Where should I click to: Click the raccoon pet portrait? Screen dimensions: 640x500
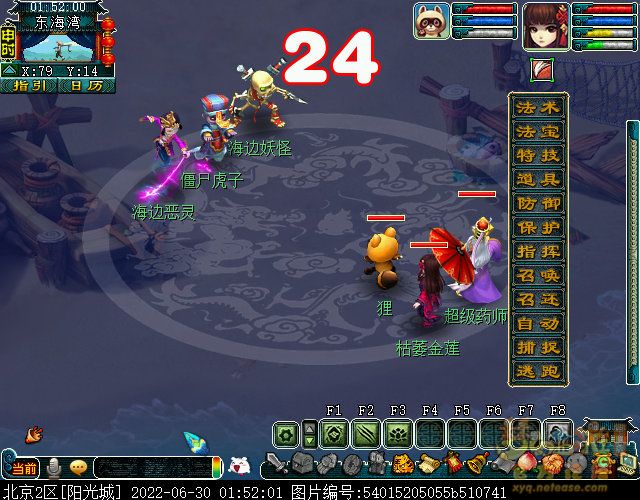(x=431, y=21)
